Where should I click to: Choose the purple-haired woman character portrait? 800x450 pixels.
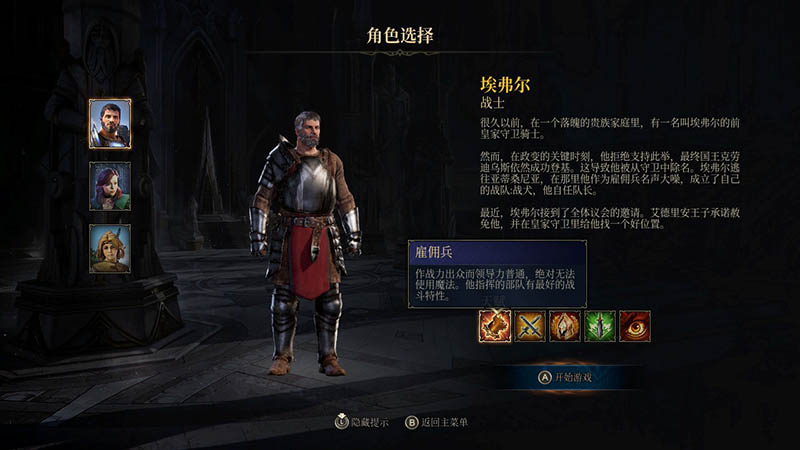[x=110, y=186]
